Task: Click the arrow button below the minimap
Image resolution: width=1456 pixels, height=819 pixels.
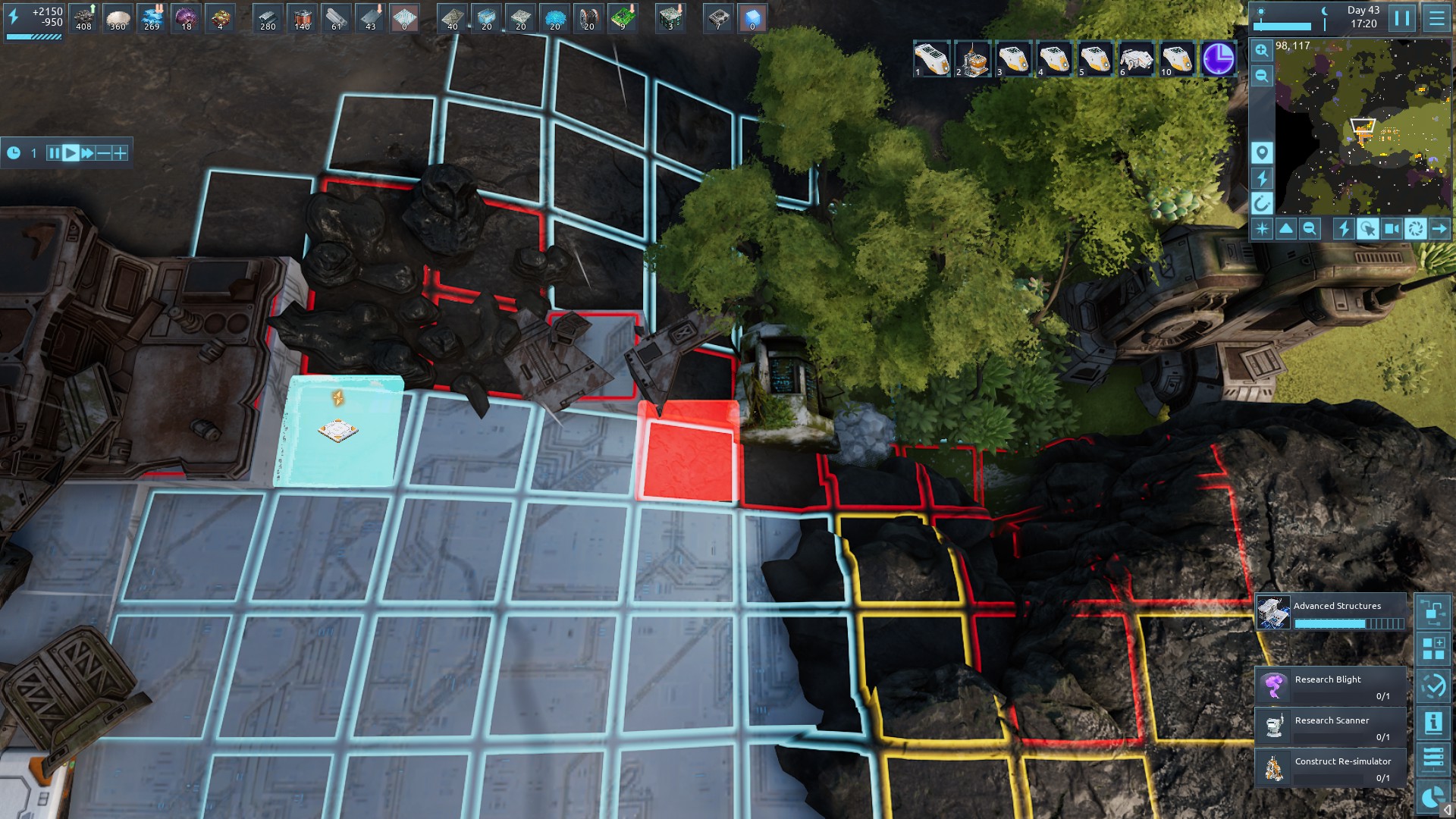Action: [1439, 228]
